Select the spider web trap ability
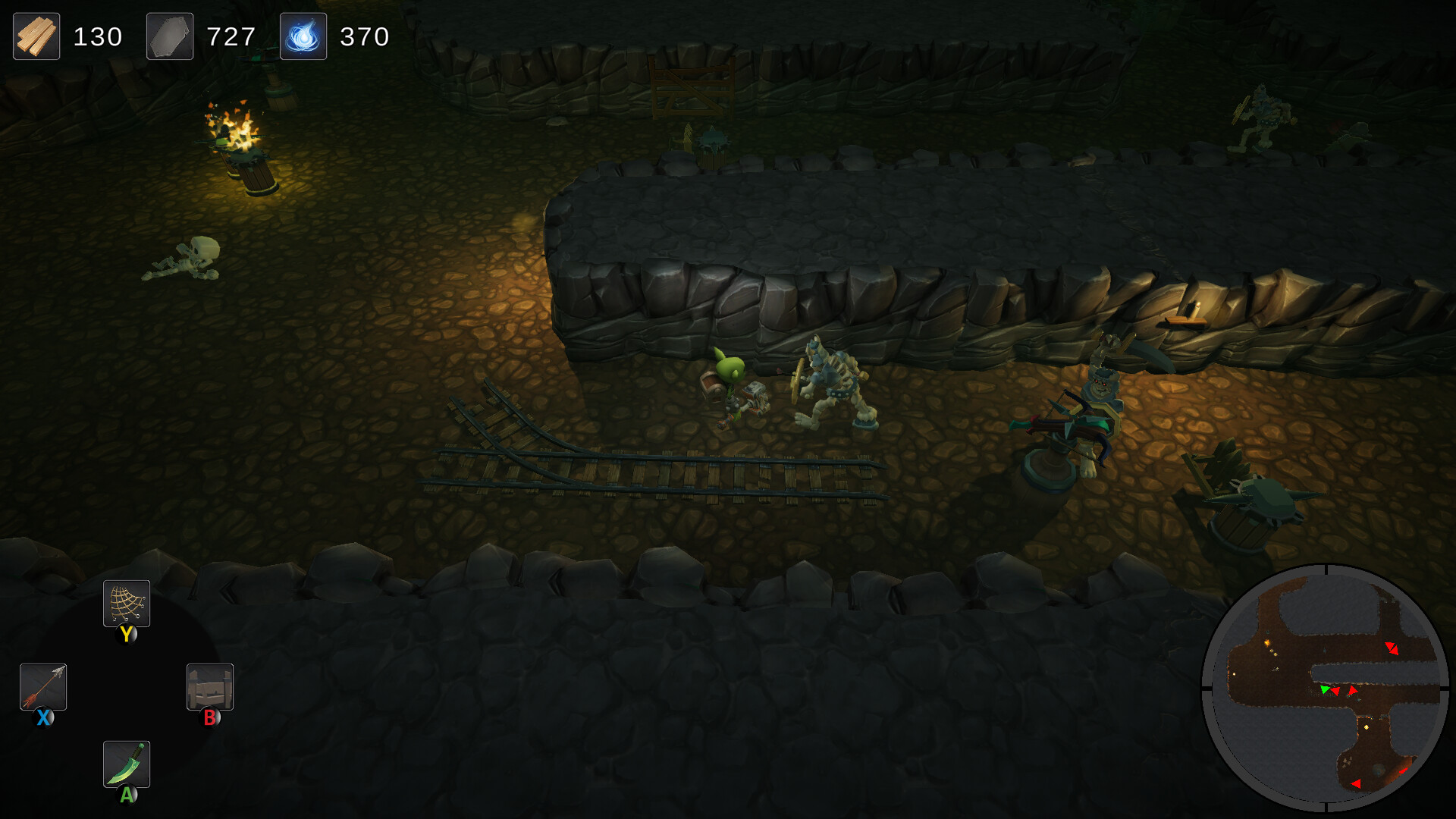Screen dimensions: 1456x819 tap(126, 604)
